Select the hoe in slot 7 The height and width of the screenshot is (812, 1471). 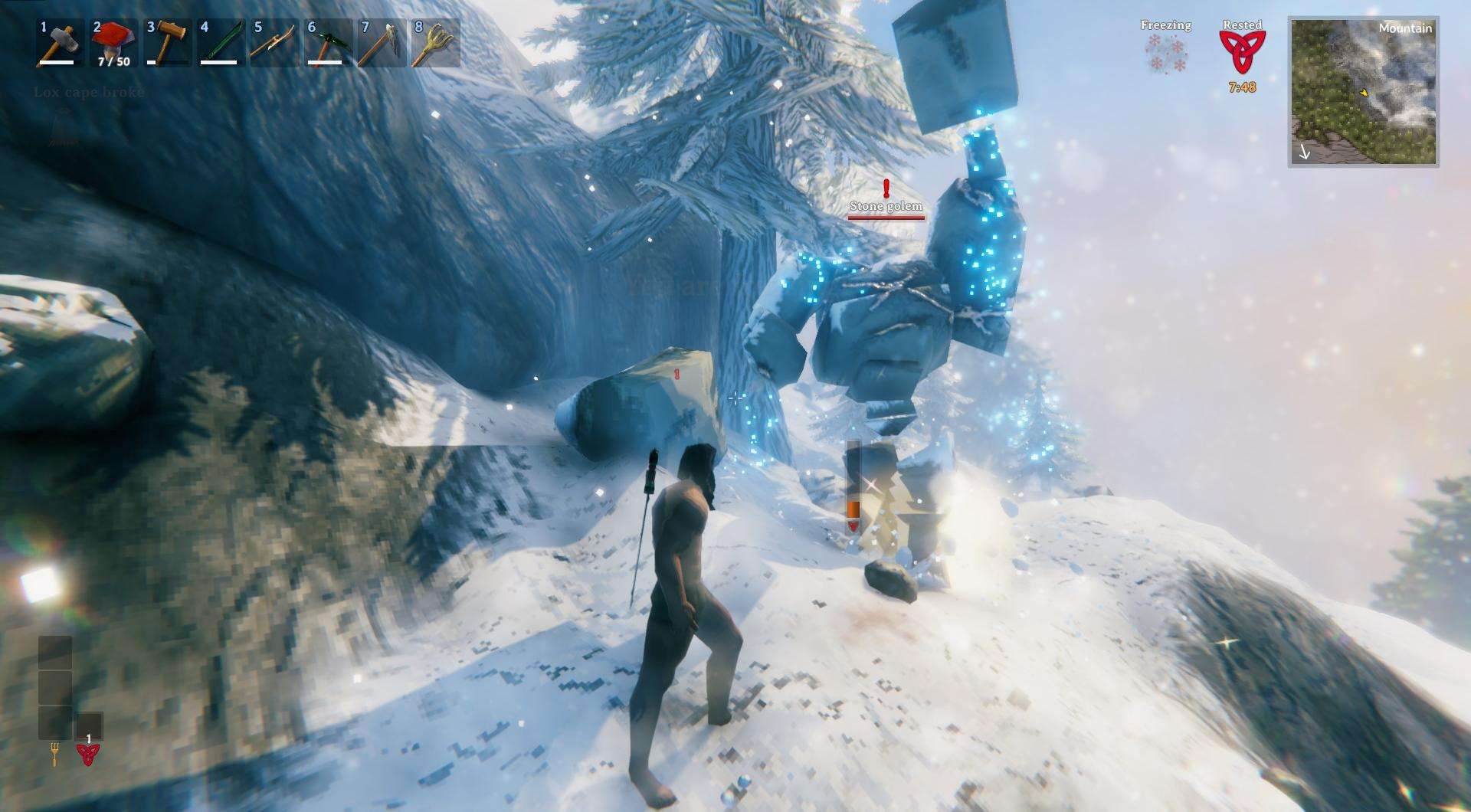(382, 43)
